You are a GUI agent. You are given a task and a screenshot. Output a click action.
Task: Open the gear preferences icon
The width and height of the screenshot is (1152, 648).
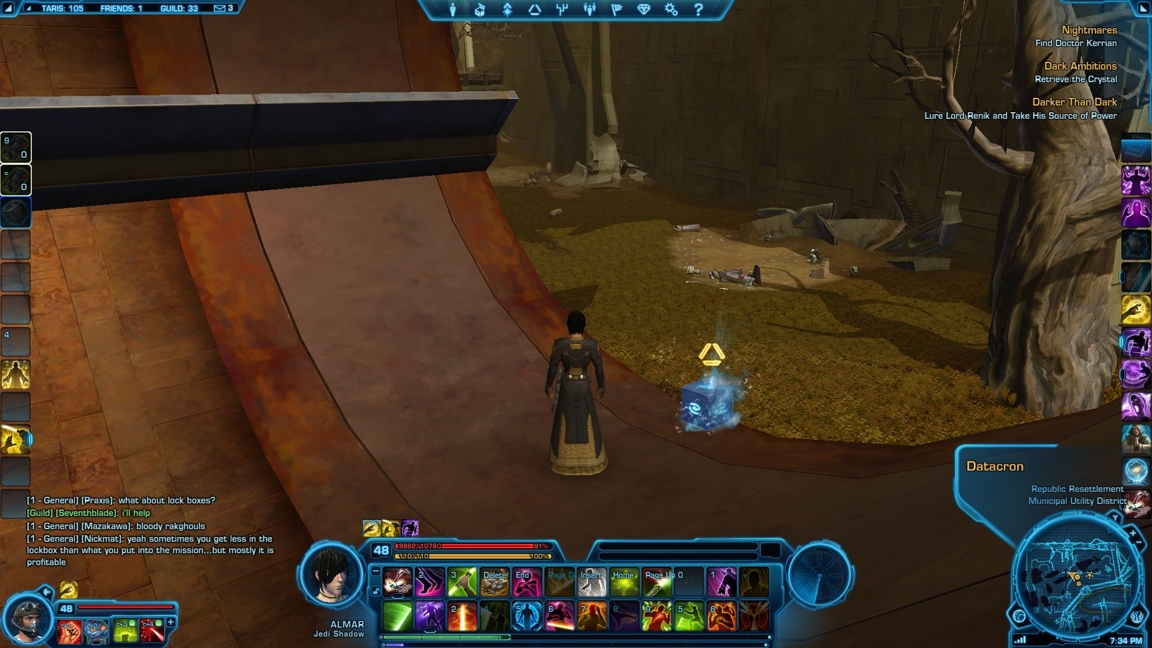(x=671, y=9)
